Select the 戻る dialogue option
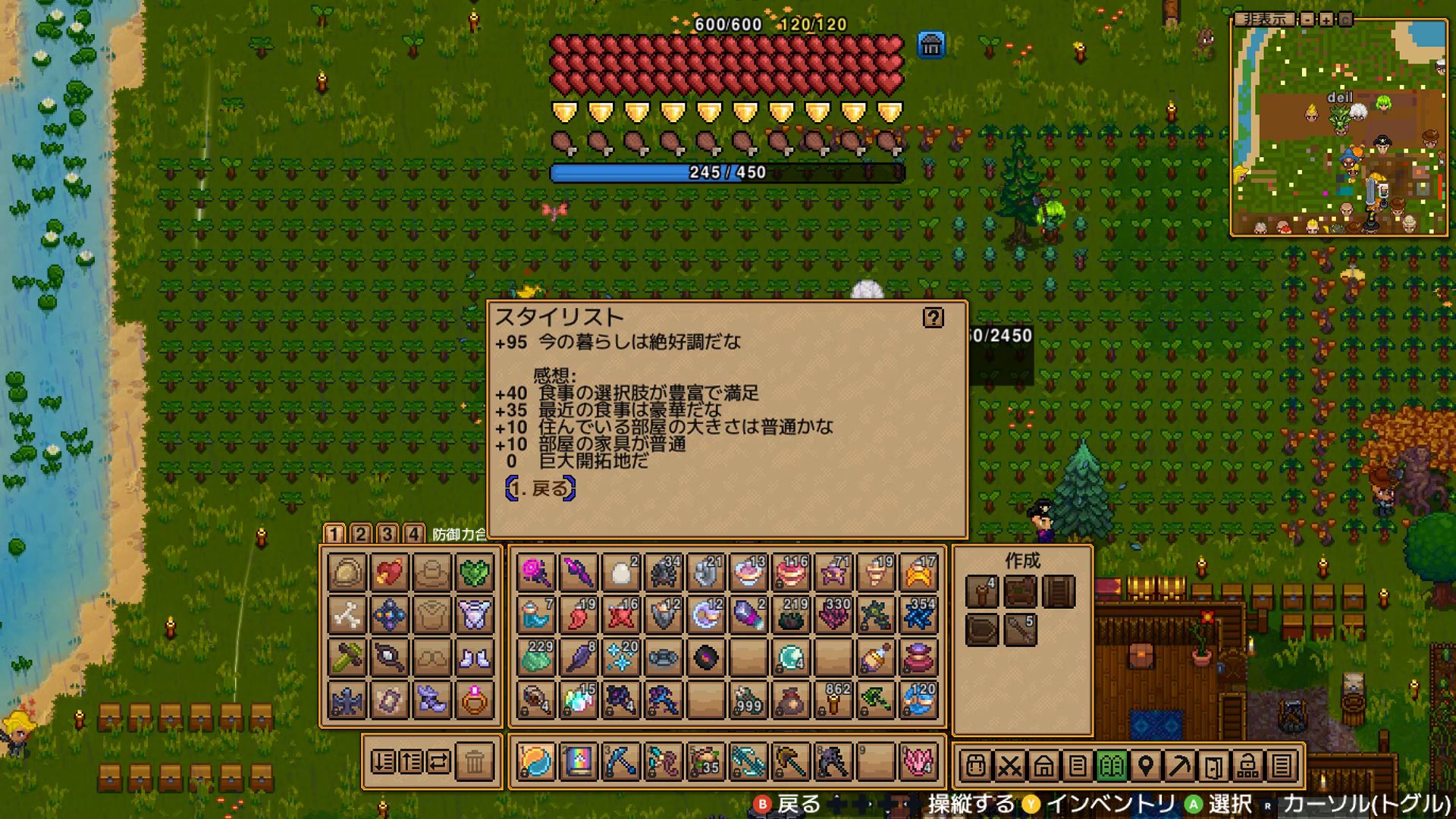1456x819 pixels. tap(541, 489)
